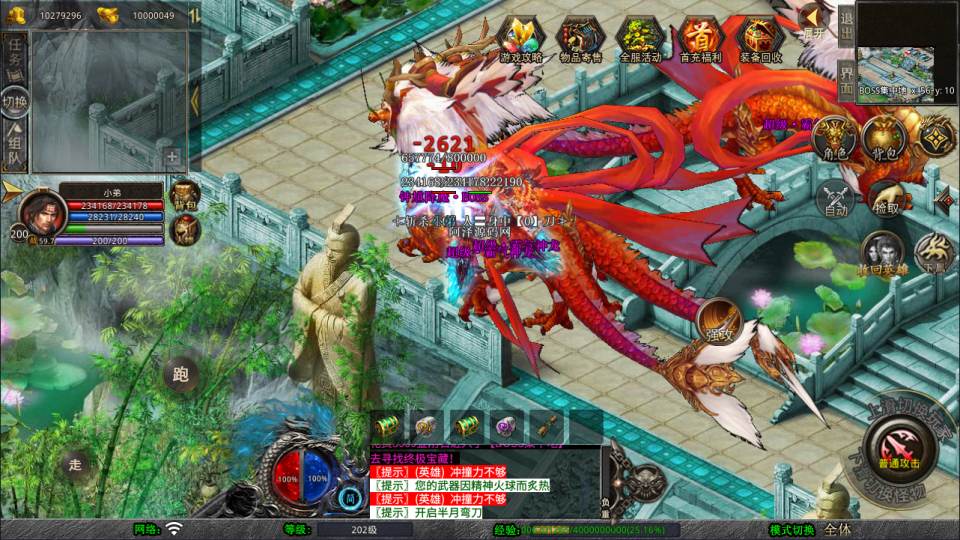Open the 物品寄售 consignment shop
Screen dimensions: 960x540
pyautogui.click(x=580, y=40)
